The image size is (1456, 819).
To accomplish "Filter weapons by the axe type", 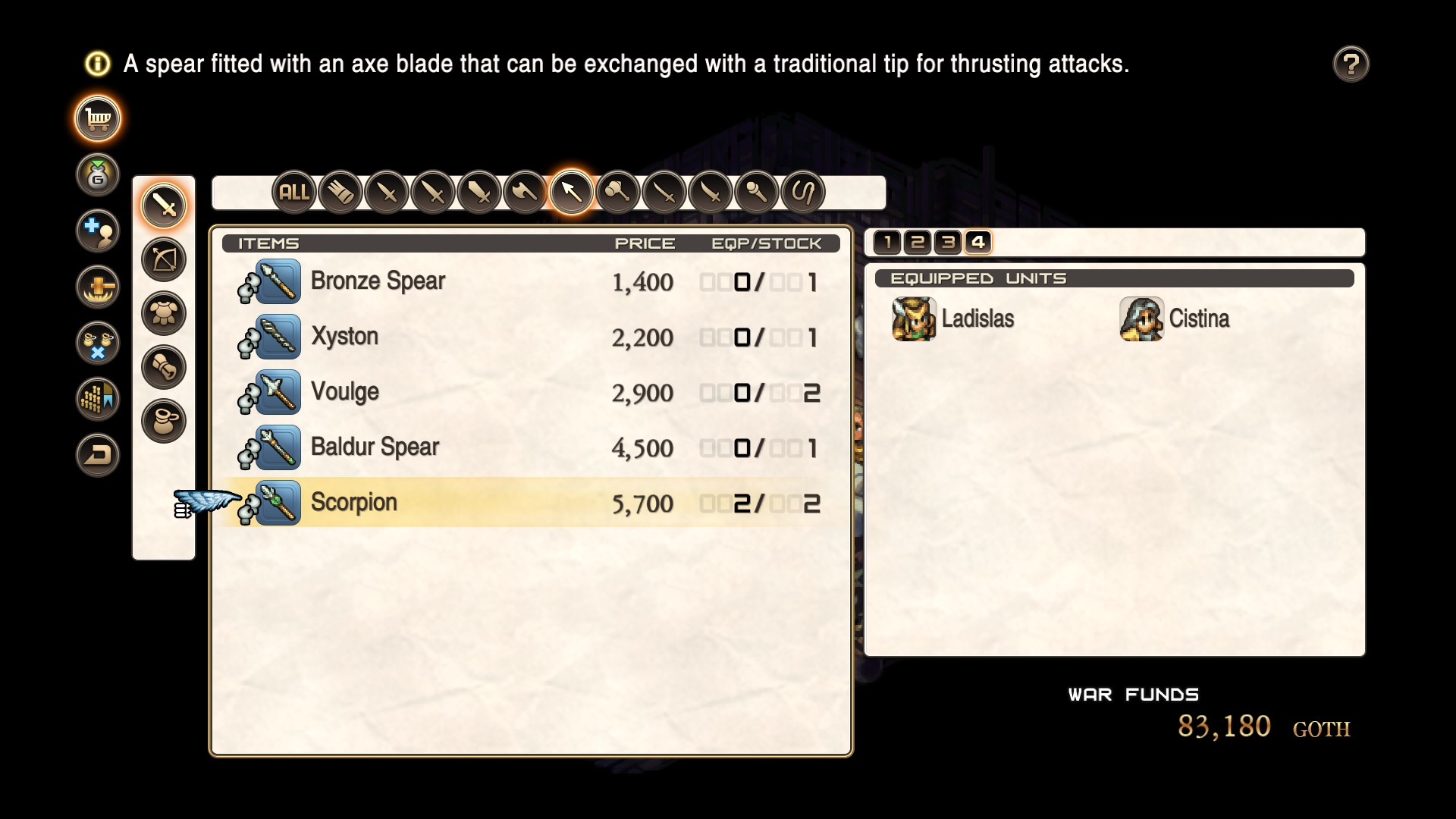I will [x=525, y=193].
